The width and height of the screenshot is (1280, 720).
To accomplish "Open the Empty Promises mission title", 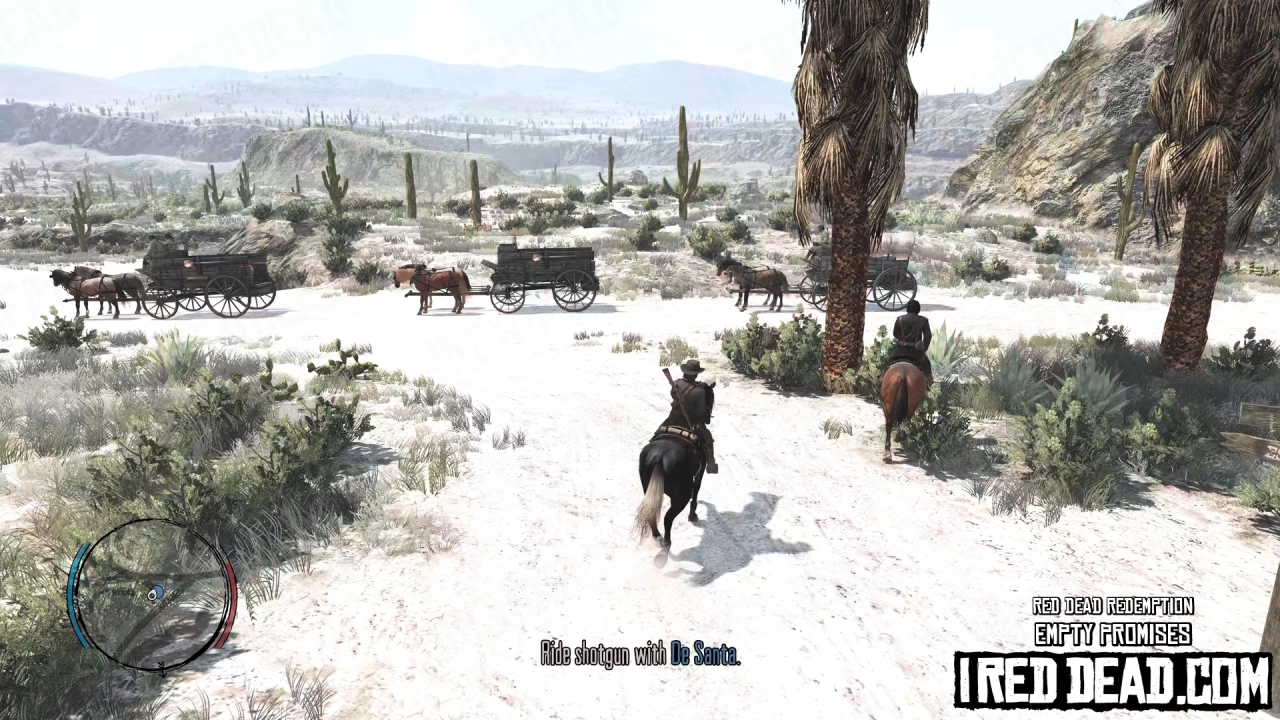I will (1113, 633).
